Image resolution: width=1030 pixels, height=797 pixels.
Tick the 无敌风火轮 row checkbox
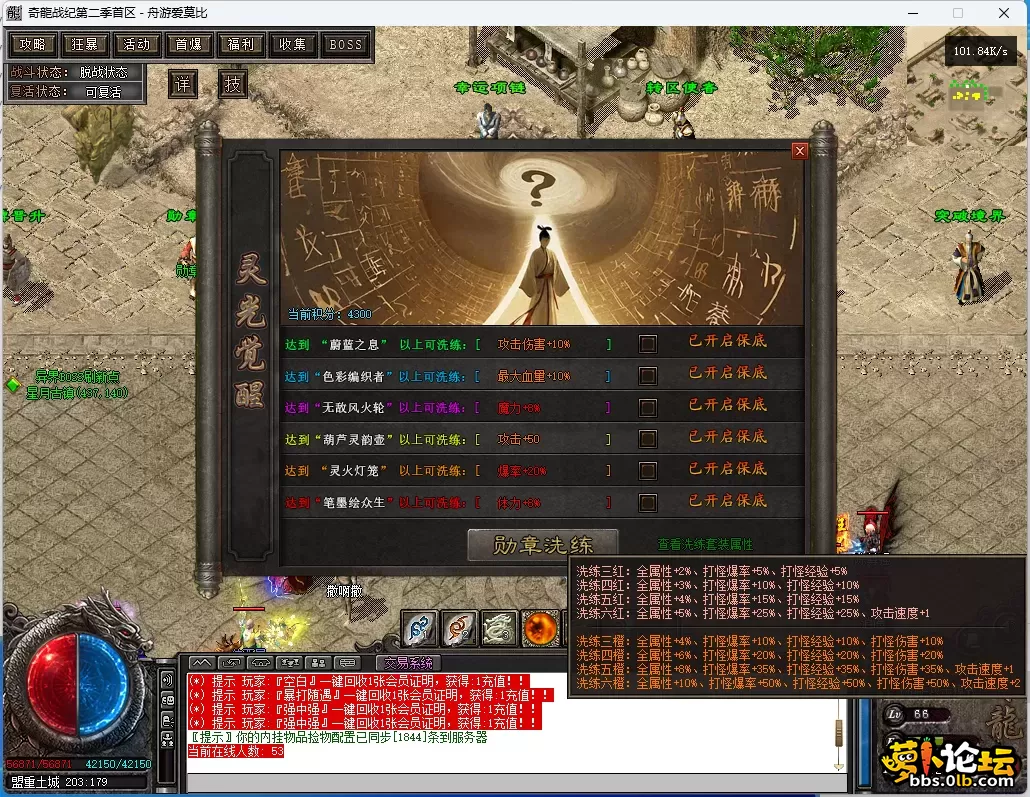click(x=648, y=408)
